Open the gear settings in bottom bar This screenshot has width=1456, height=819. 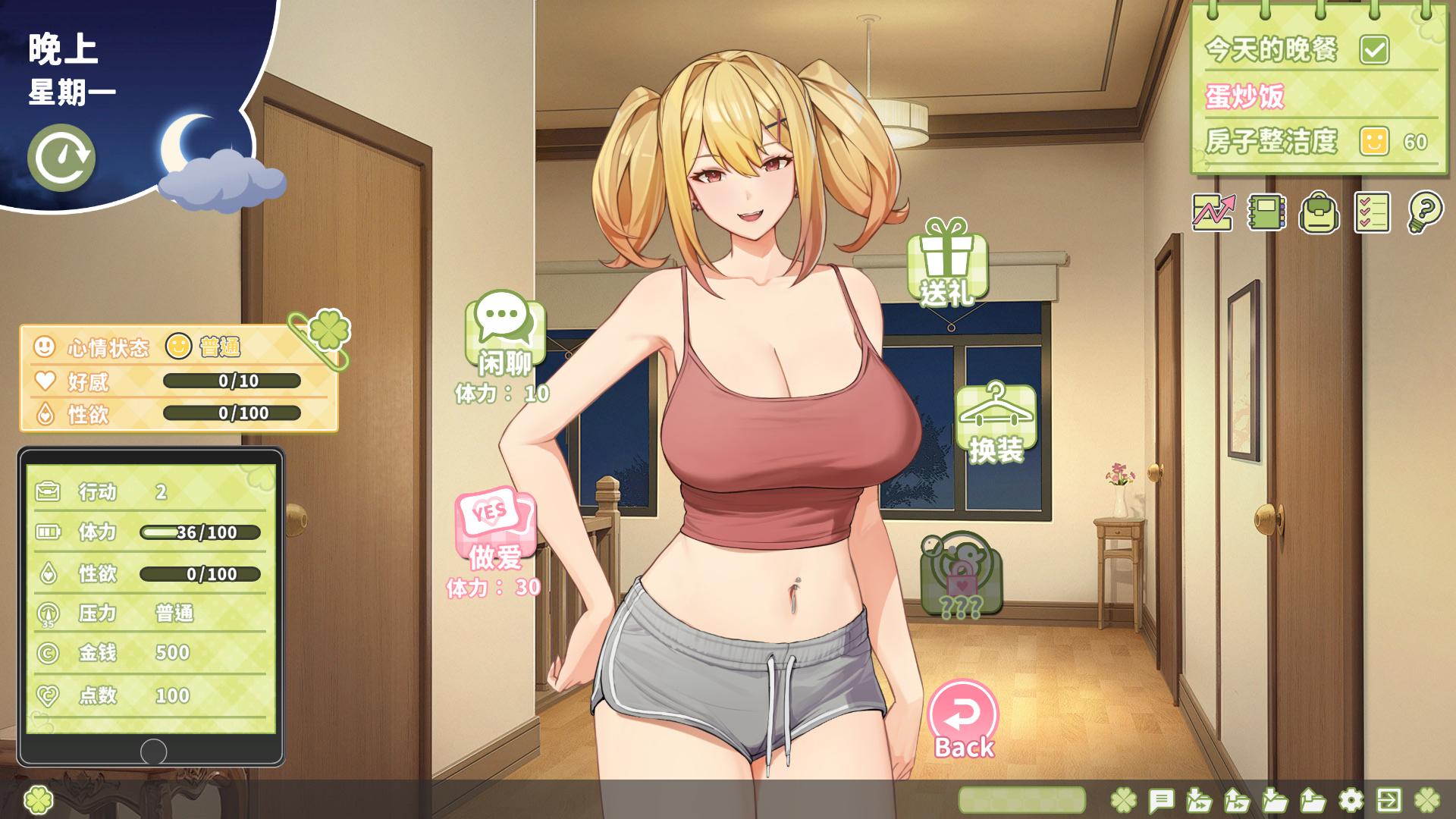pos(1351,800)
